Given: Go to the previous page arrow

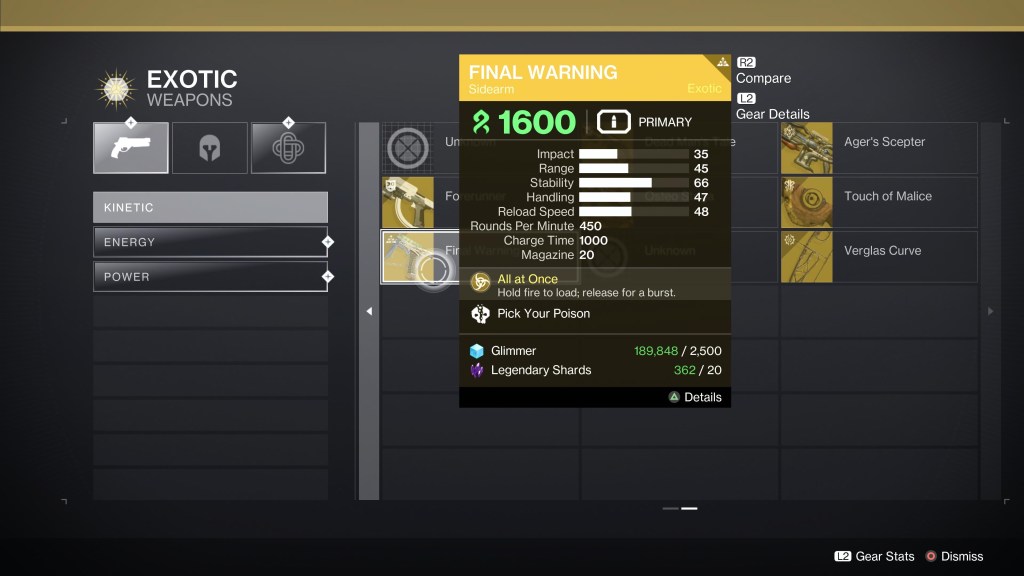Looking at the screenshot, I should pos(369,311).
